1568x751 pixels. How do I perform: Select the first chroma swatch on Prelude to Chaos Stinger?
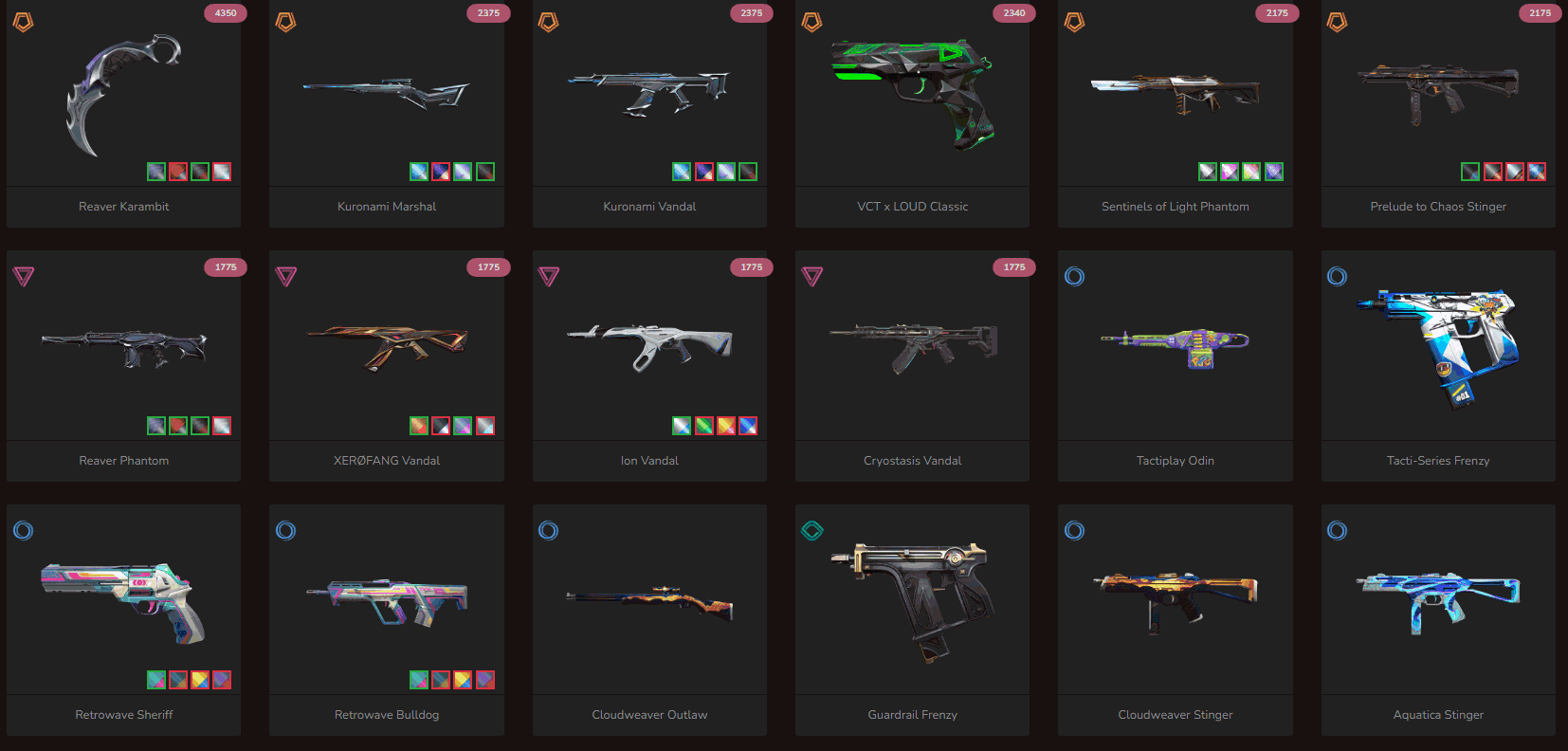pyautogui.click(x=1469, y=172)
